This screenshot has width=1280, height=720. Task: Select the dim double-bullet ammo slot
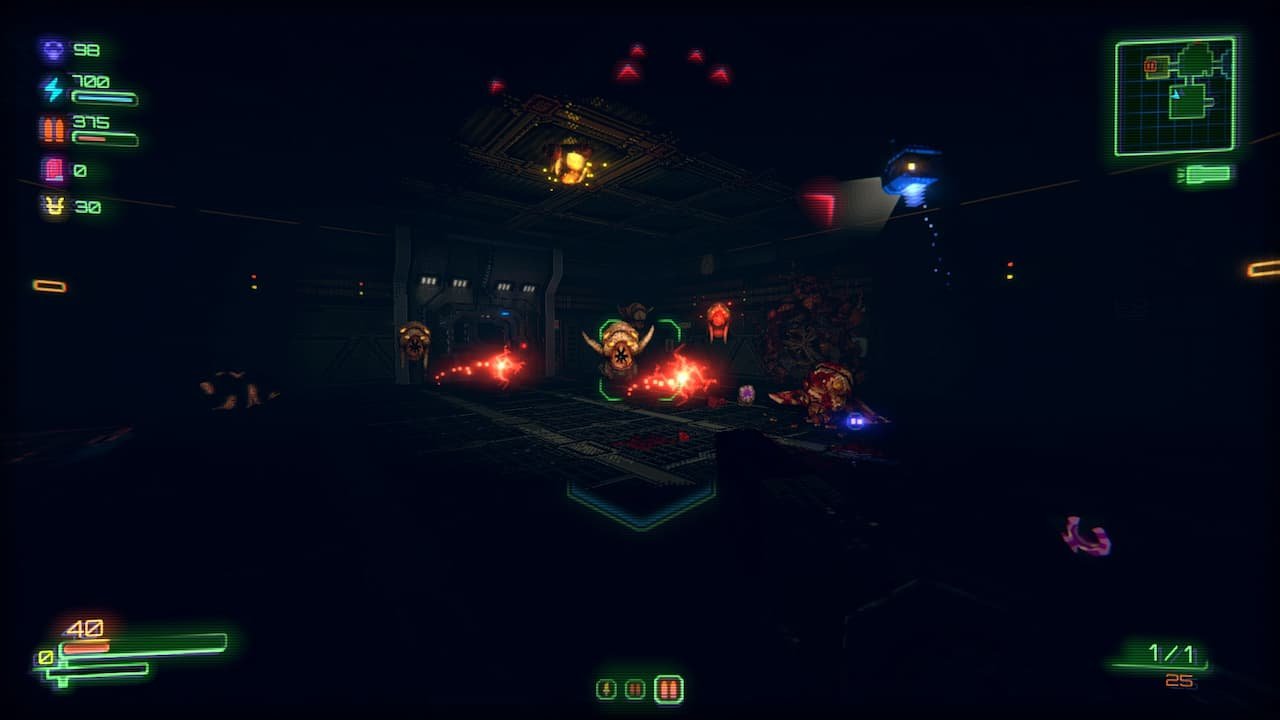[x=635, y=688]
